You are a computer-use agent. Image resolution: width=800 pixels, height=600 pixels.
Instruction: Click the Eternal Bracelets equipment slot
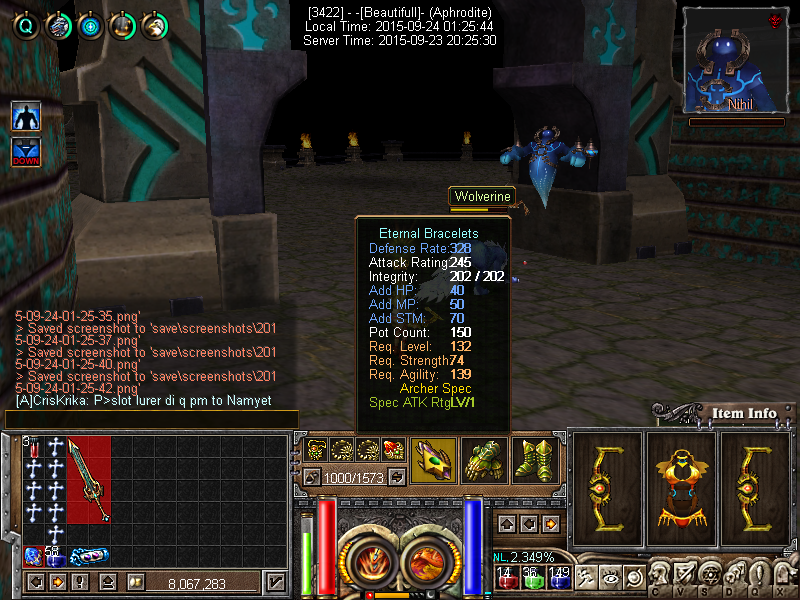coord(434,461)
